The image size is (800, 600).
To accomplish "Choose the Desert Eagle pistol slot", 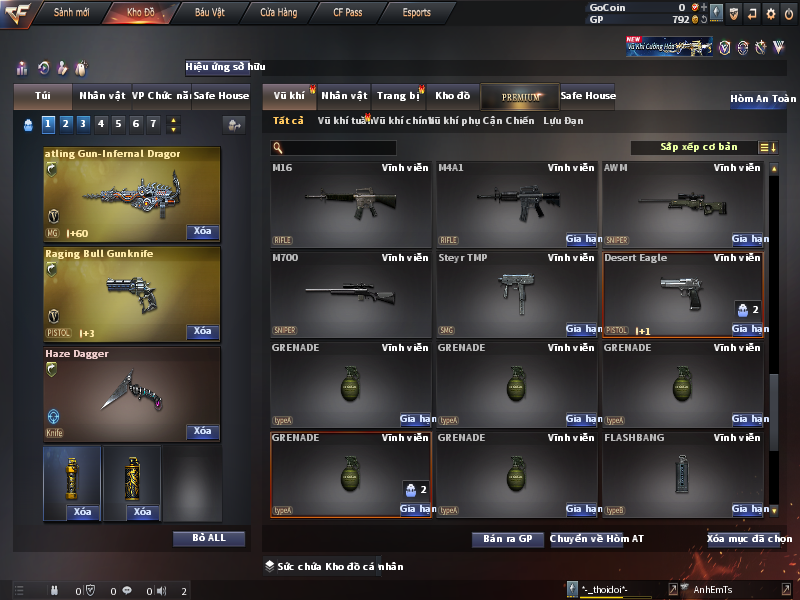I will click(x=683, y=293).
